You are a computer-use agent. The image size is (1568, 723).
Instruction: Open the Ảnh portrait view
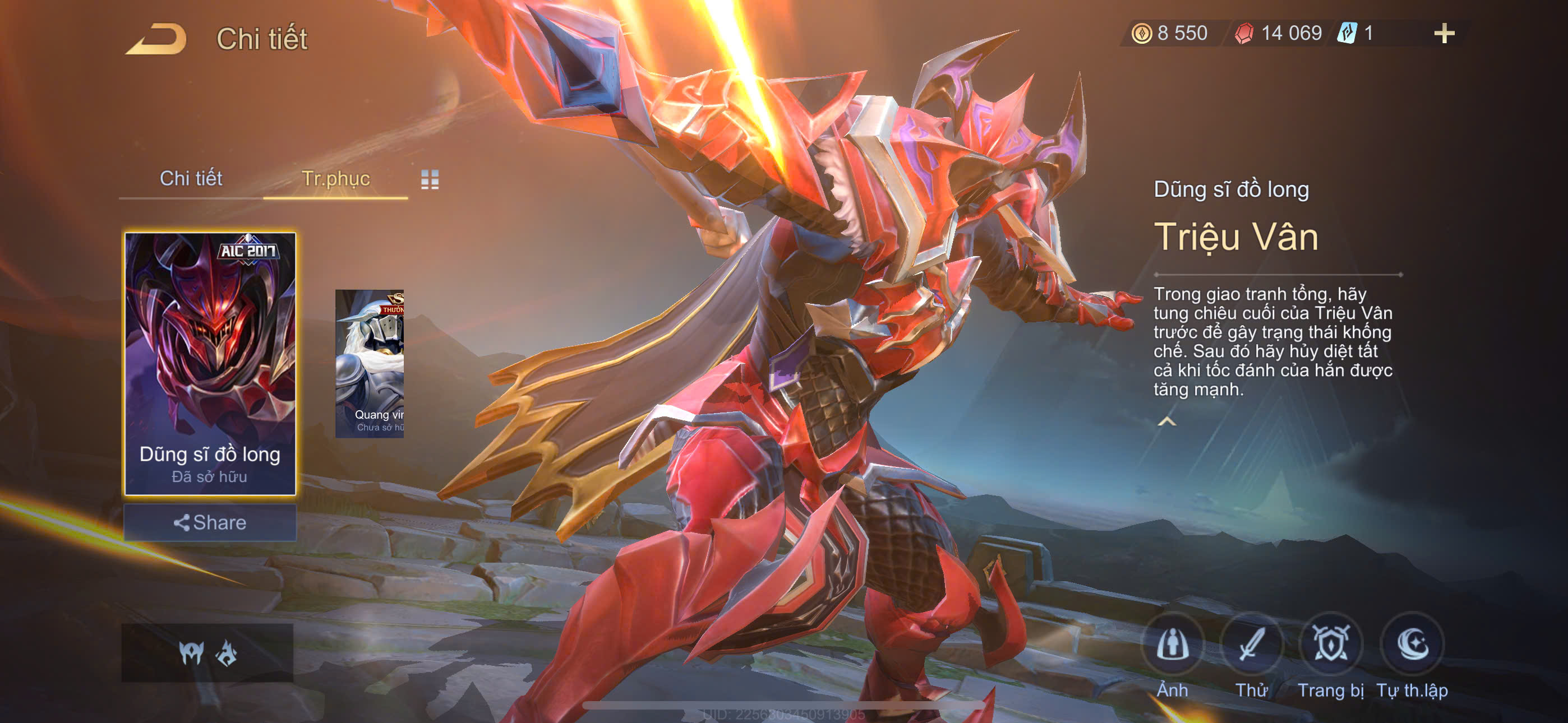[x=1172, y=645]
